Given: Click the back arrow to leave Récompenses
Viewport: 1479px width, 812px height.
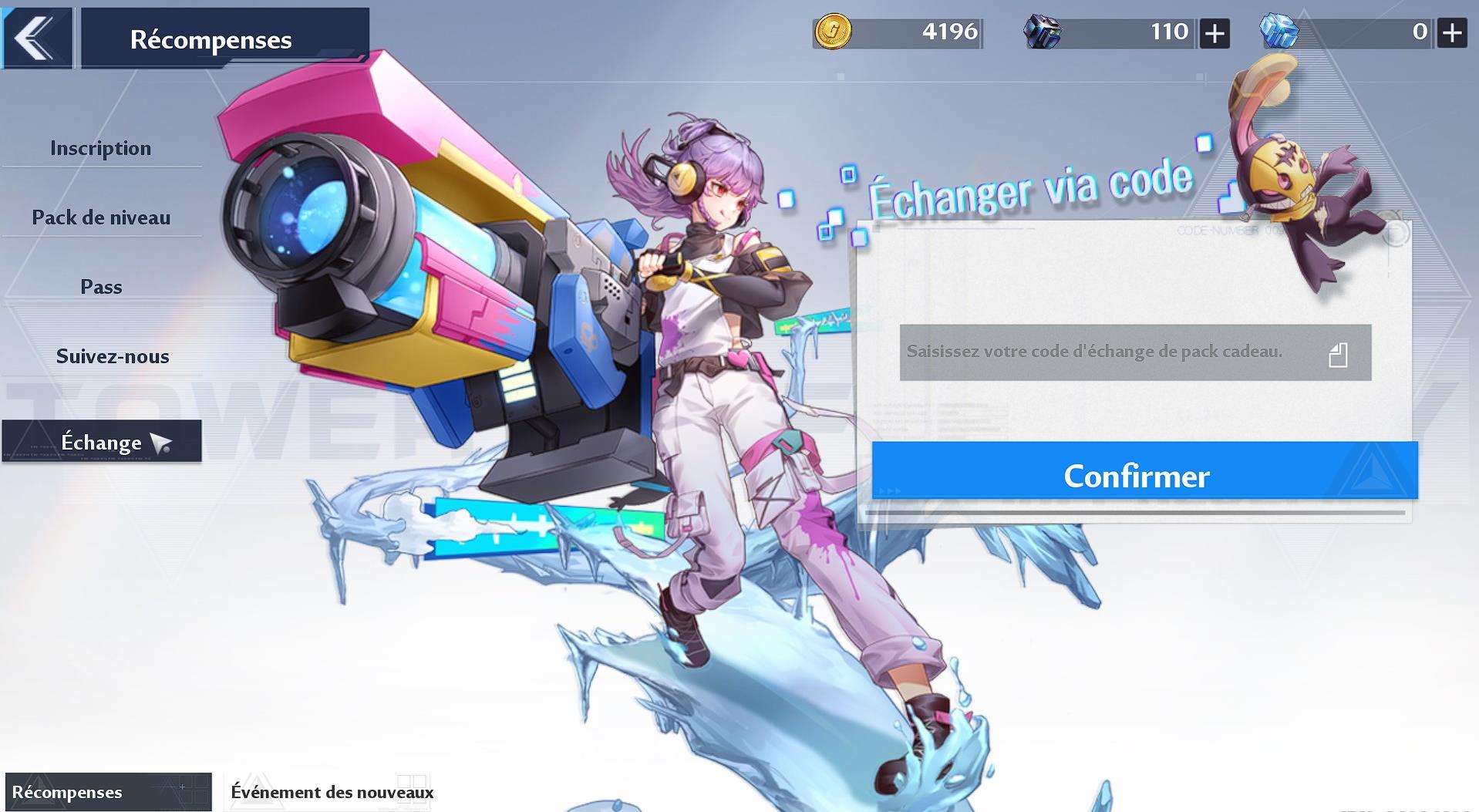Looking at the screenshot, I should click(x=35, y=37).
